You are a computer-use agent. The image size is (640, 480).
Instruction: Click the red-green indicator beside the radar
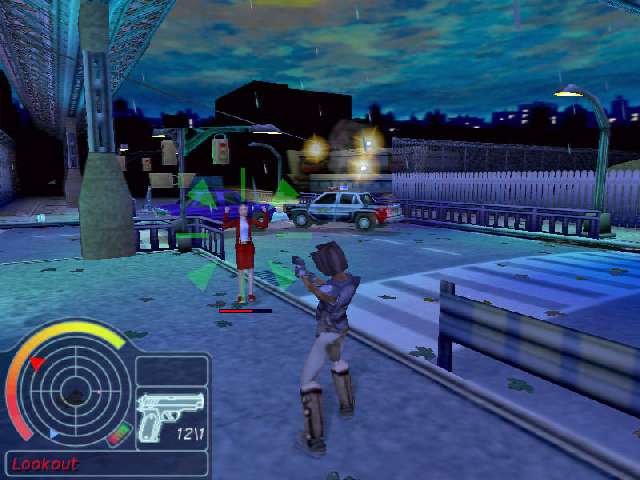click(x=120, y=434)
